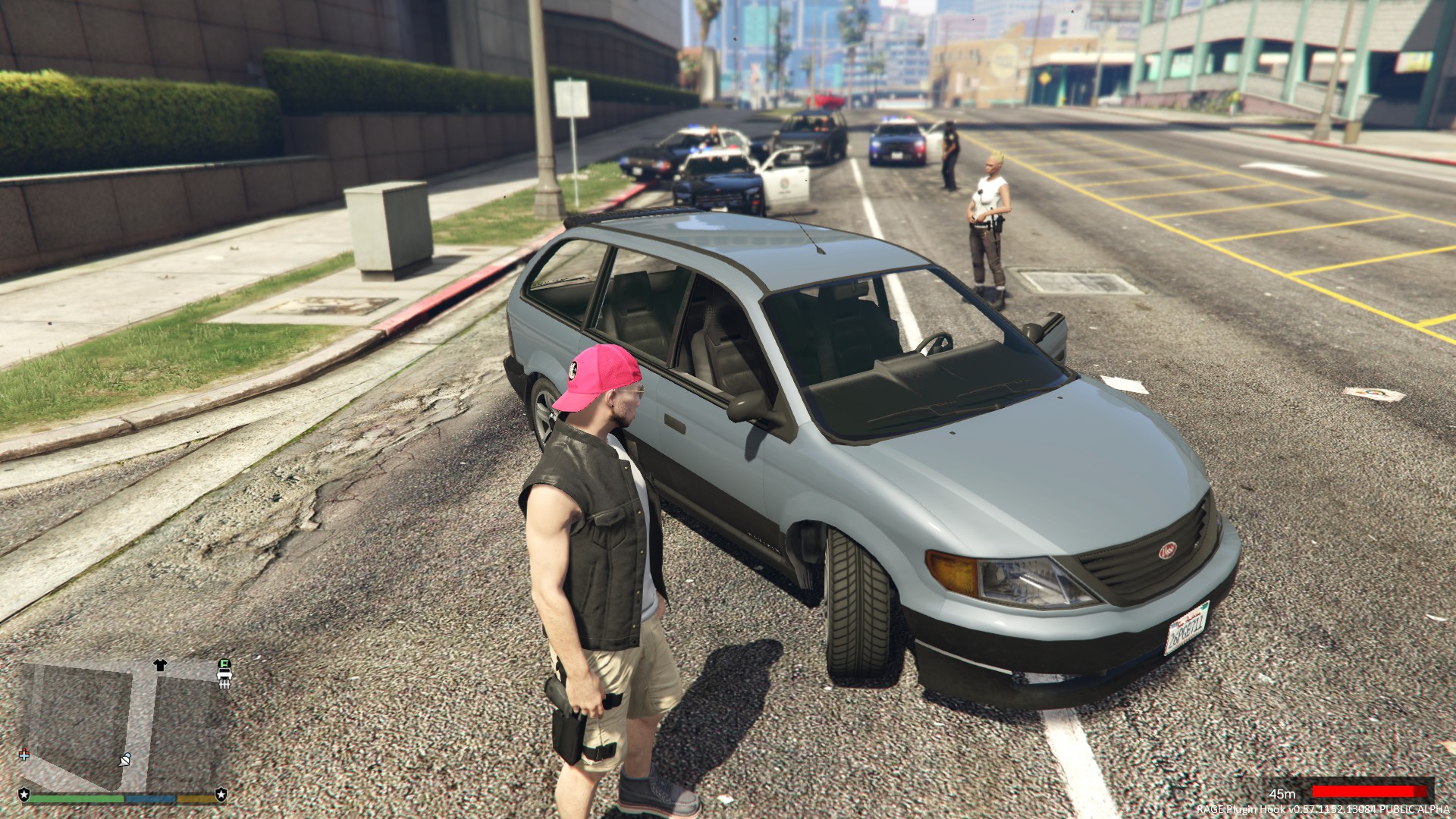Click the right police badge icon below minimap
Viewport: 1456px width, 819px height.
[221, 795]
